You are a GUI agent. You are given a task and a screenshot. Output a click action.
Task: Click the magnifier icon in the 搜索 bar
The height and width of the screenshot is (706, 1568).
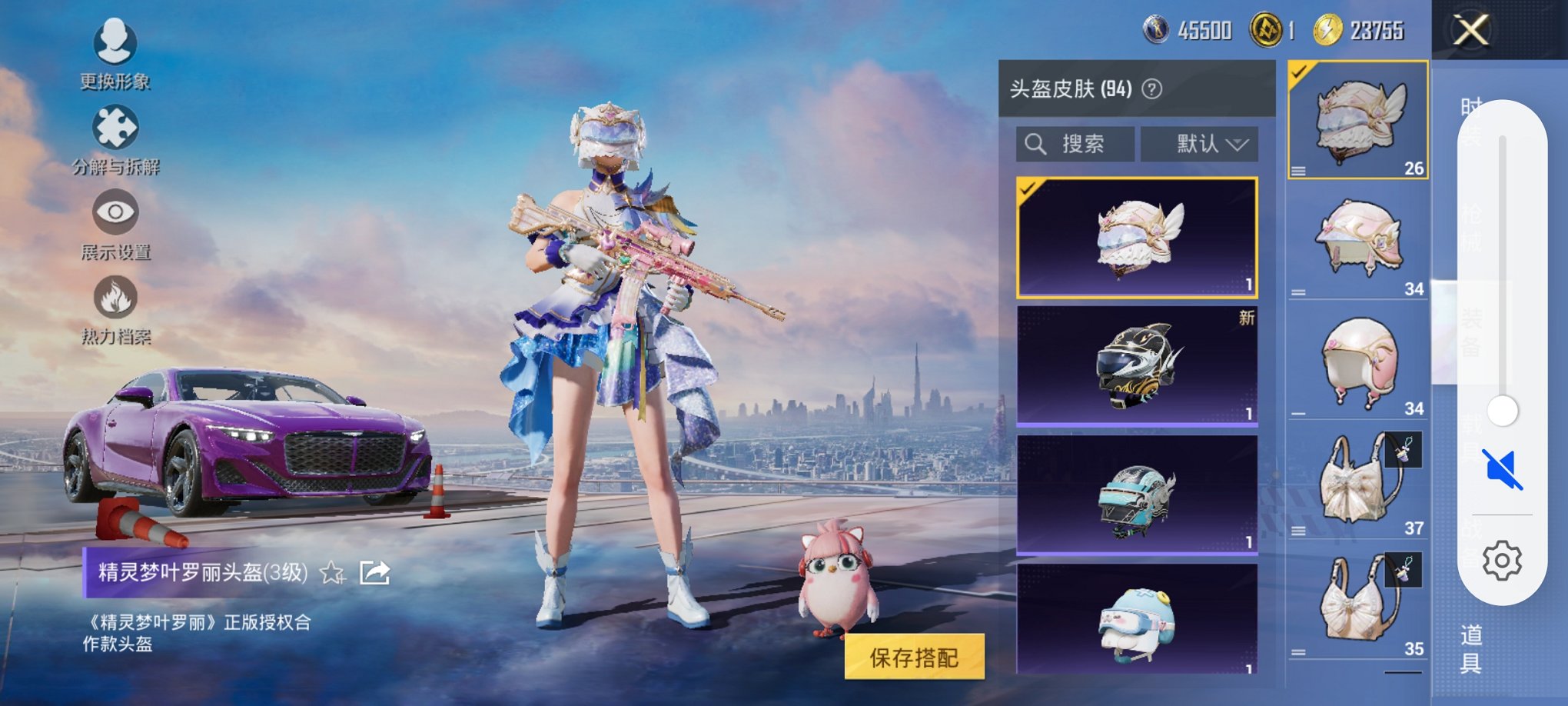click(x=1035, y=143)
